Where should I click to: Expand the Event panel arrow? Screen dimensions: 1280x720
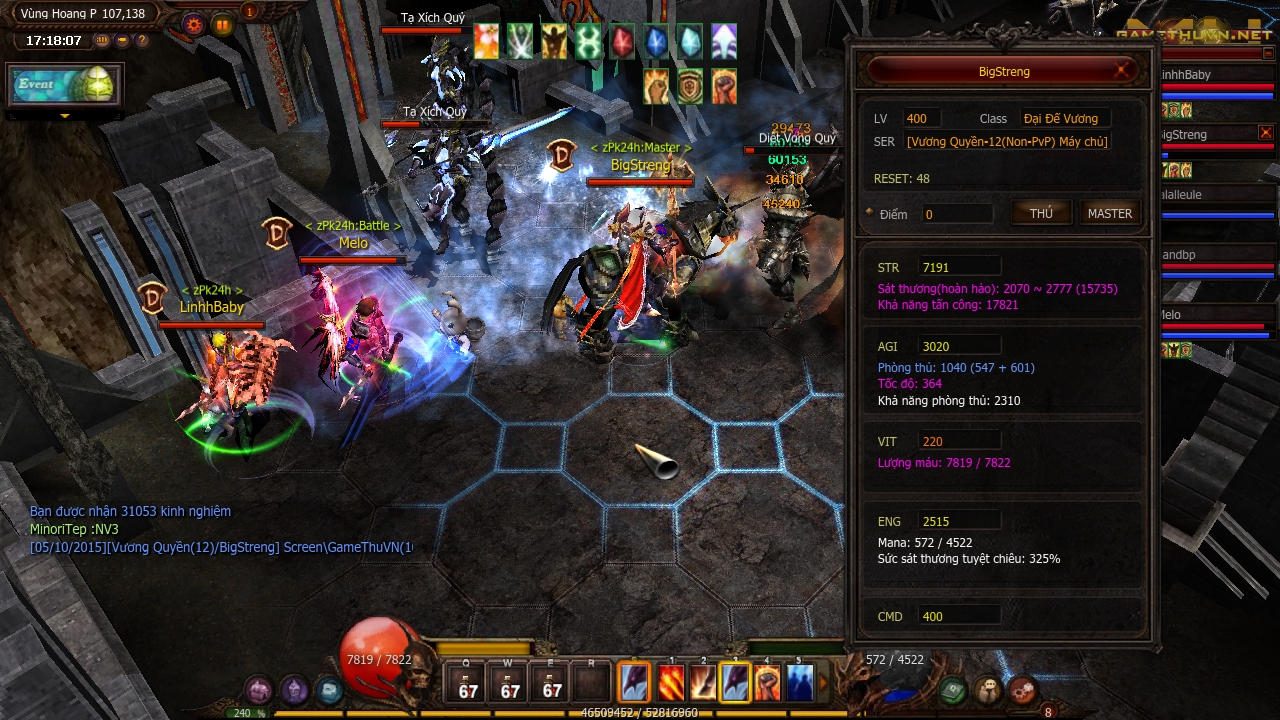coord(65,117)
